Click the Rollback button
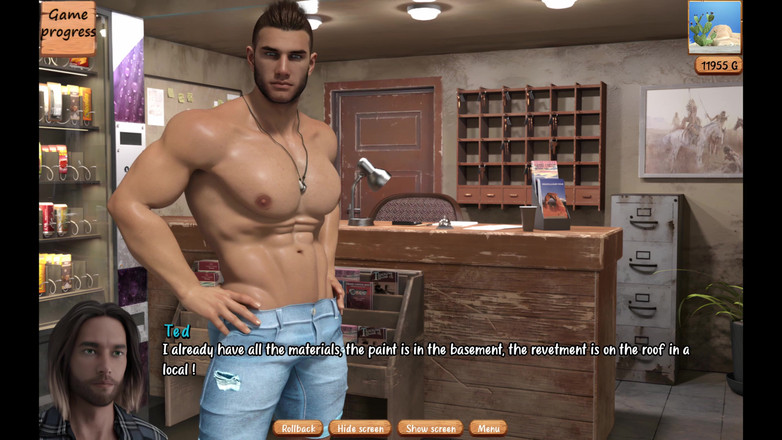Screen dimensions: 782x440 click(x=297, y=428)
